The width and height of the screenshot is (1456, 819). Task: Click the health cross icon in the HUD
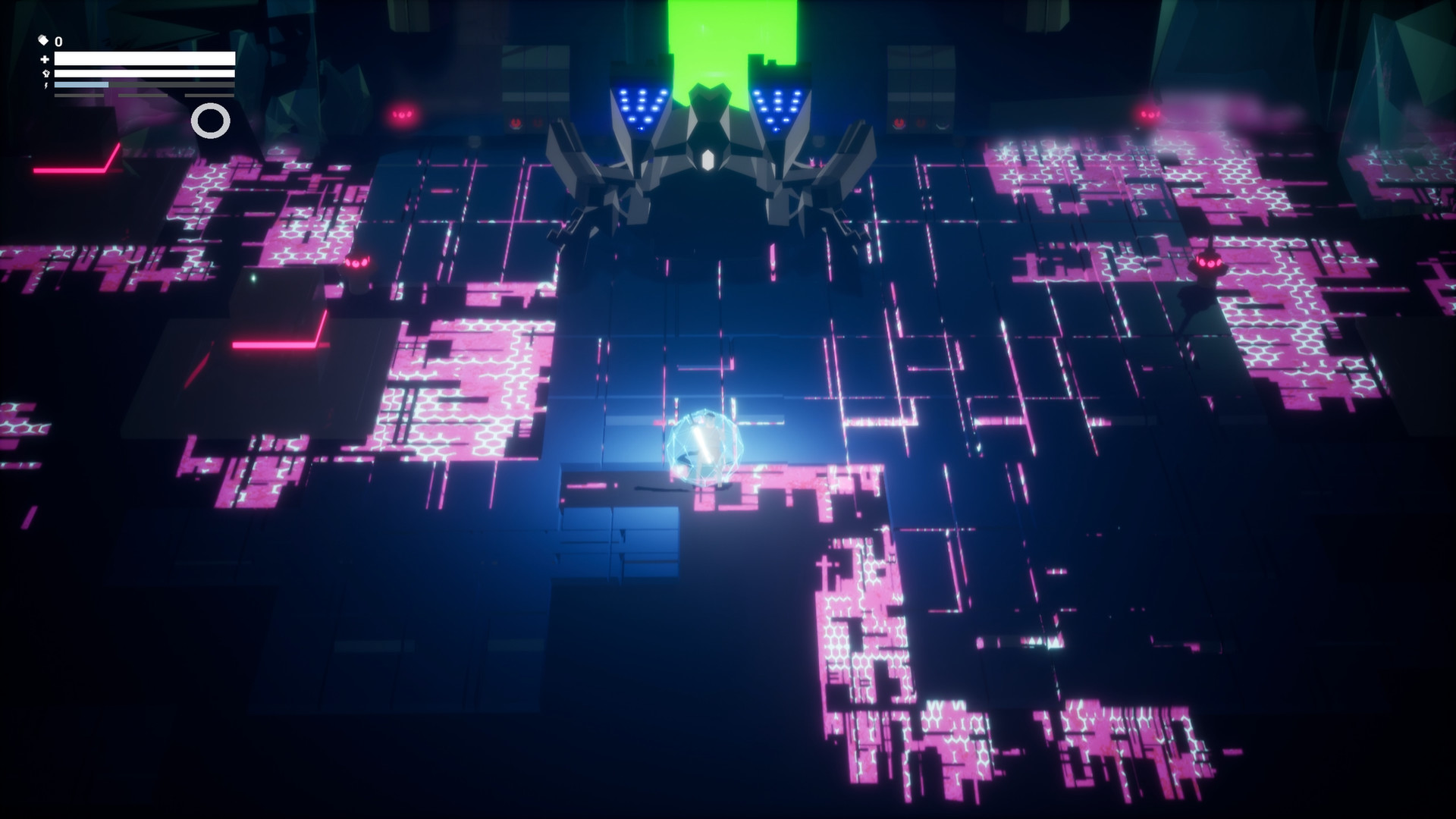click(45, 59)
